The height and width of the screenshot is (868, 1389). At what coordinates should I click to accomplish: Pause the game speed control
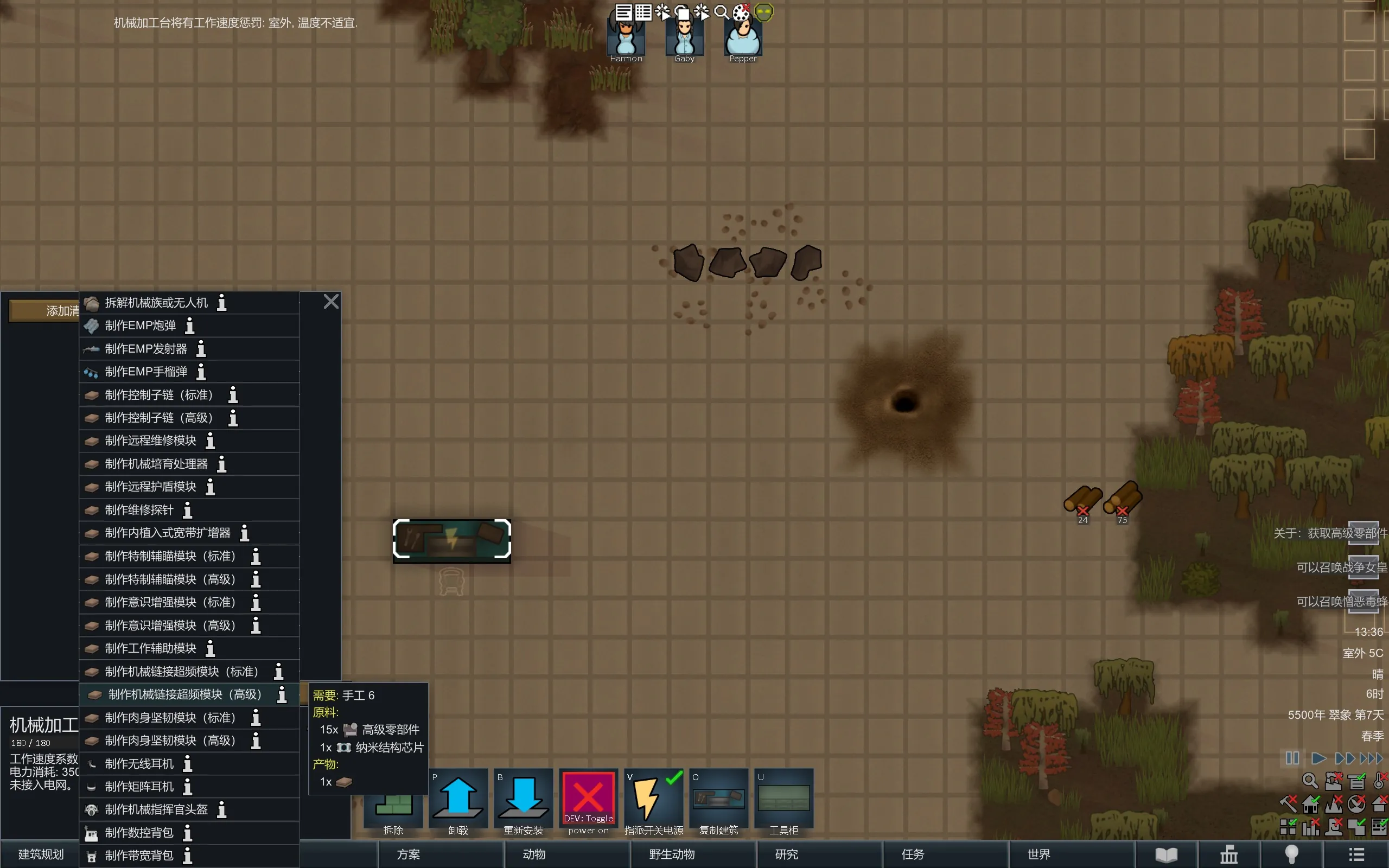click(x=1292, y=758)
